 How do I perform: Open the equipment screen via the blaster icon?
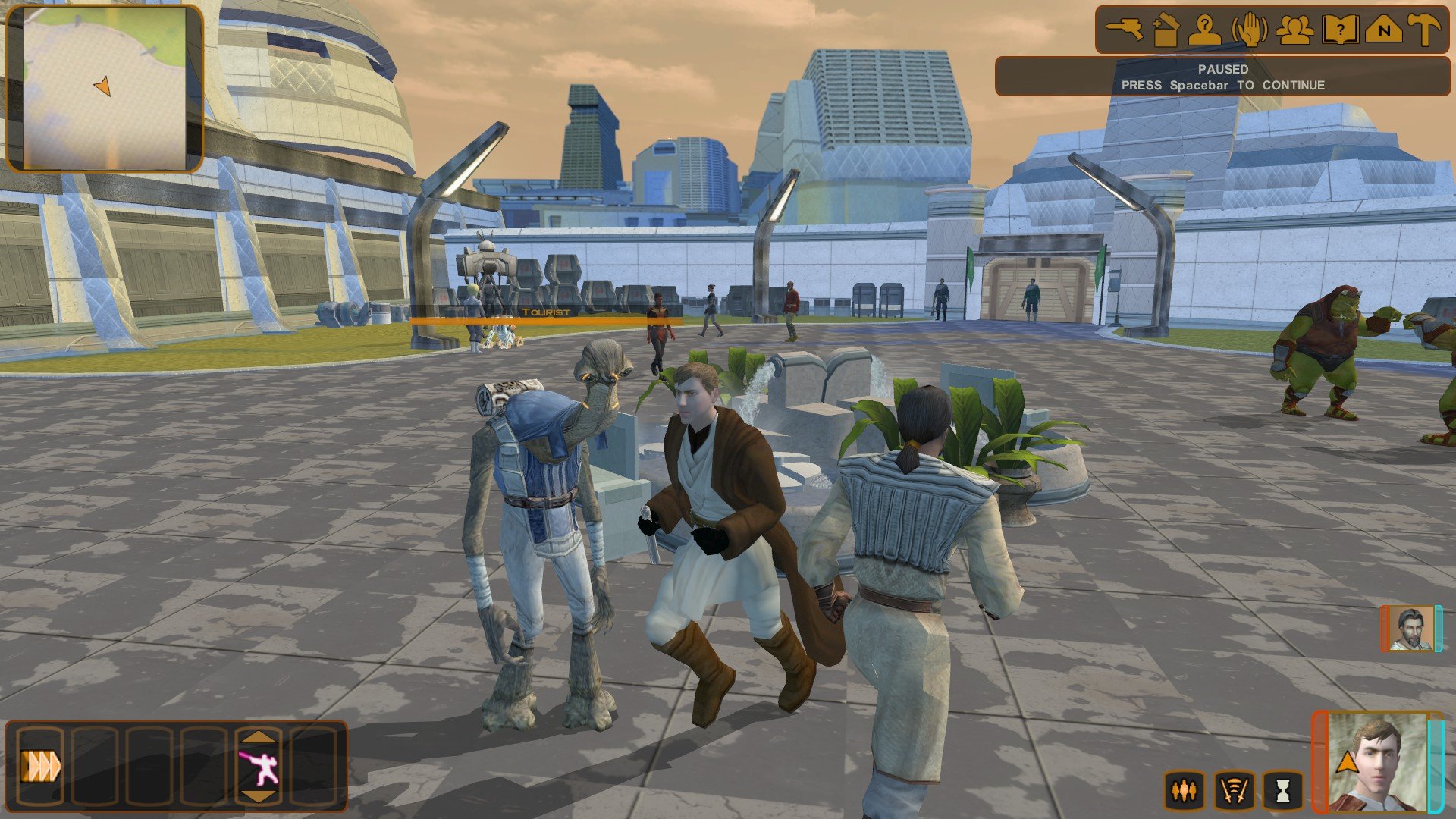(x=1125, y=30)
